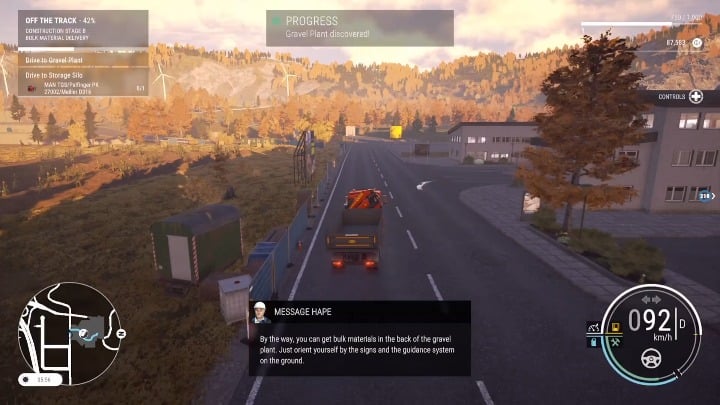
Task: Expand the Controls plus button
Action: (696, 97)
